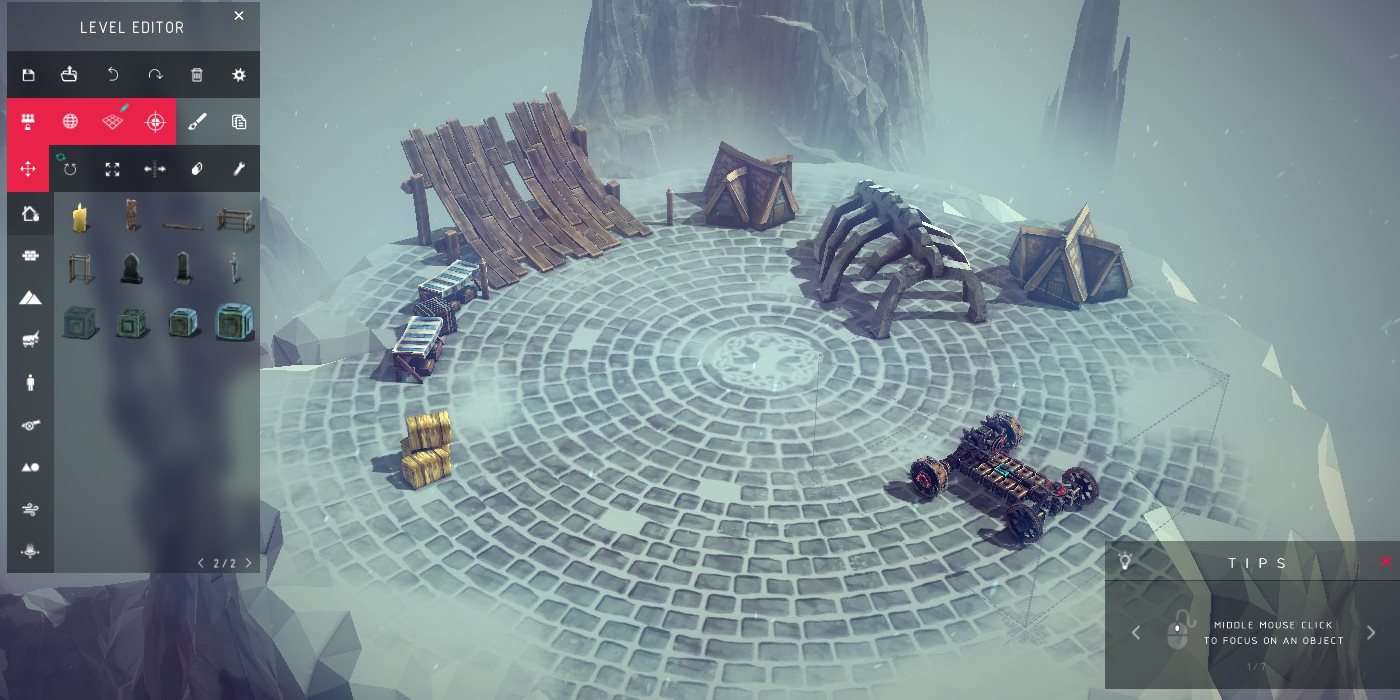1400x700 pixels.
Task: Toggle the crosshair target option
Action: pyautogui.click(x=154, y=122)
